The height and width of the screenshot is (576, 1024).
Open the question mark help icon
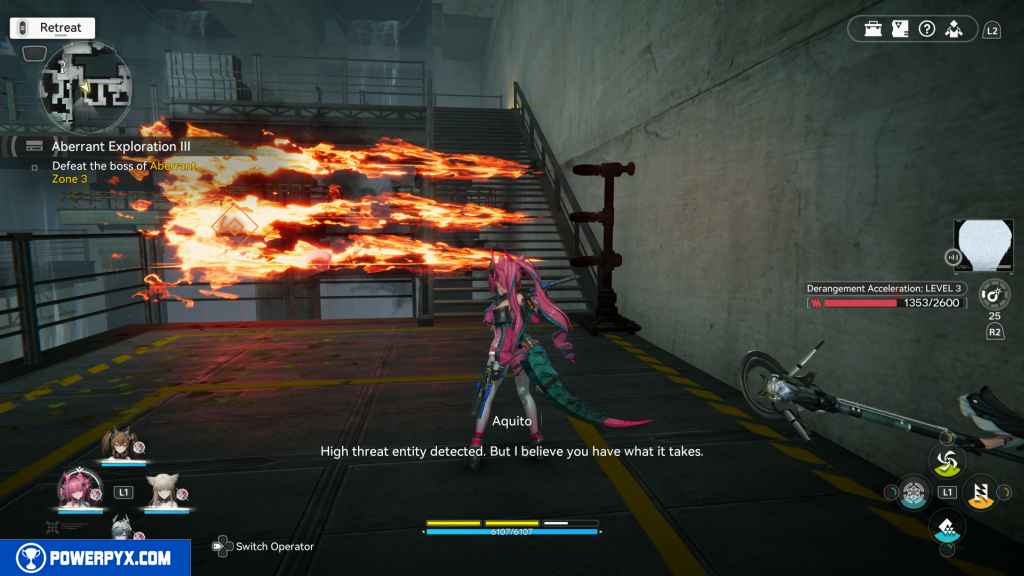click(x=927, y=29)
